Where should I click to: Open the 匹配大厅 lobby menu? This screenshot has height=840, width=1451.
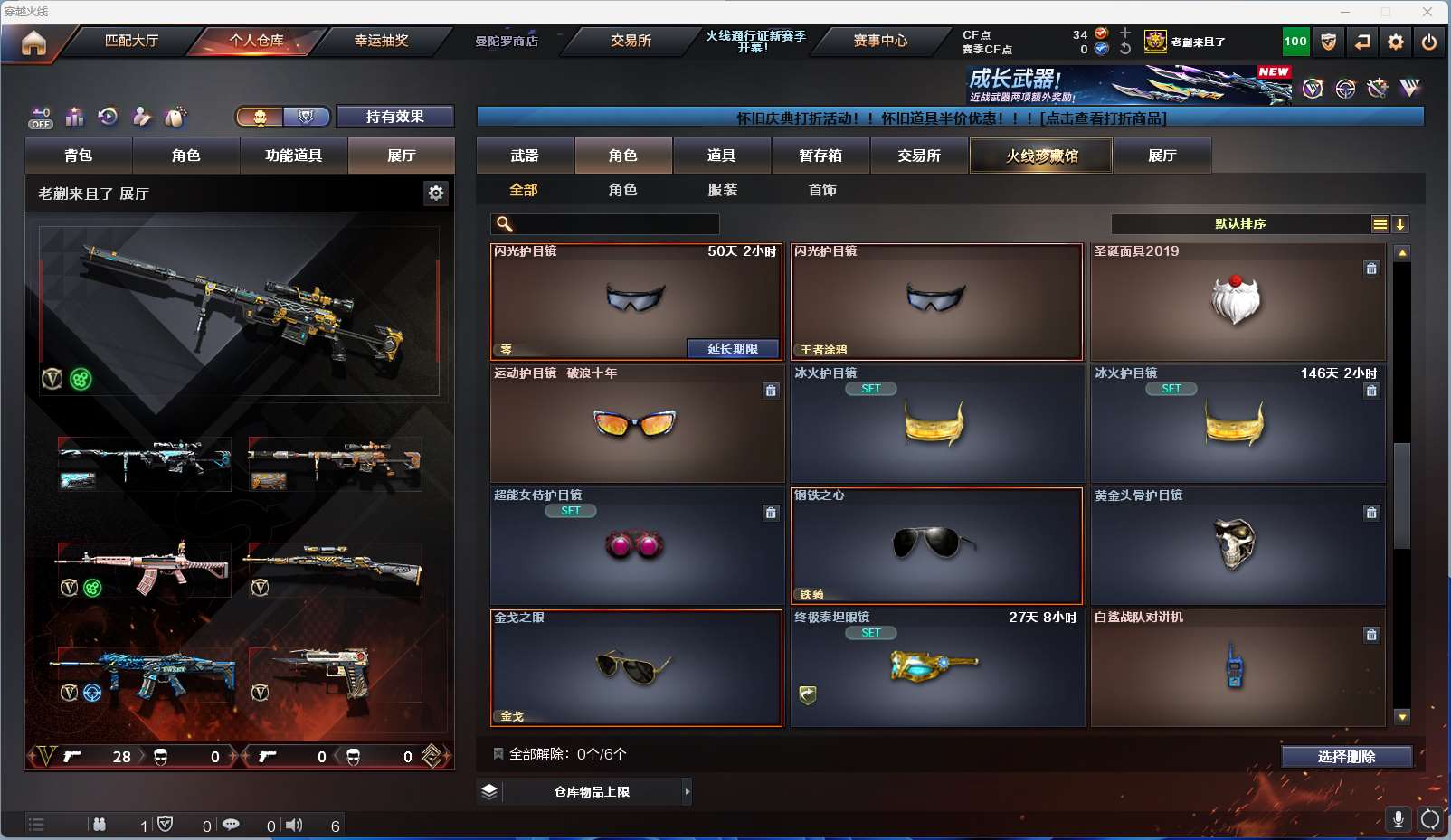[131, 41]
